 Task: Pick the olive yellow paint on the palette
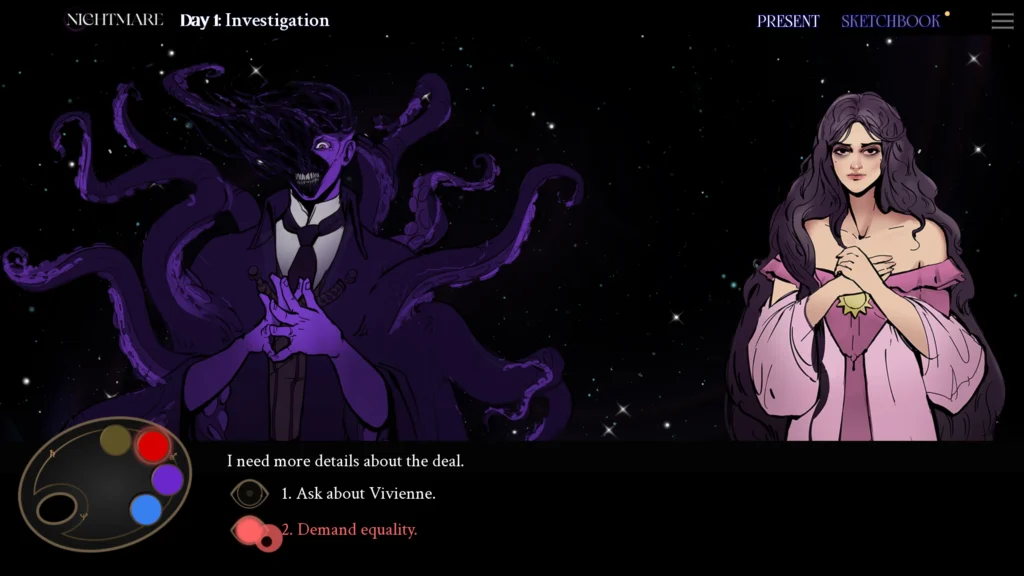pos(116,440)
